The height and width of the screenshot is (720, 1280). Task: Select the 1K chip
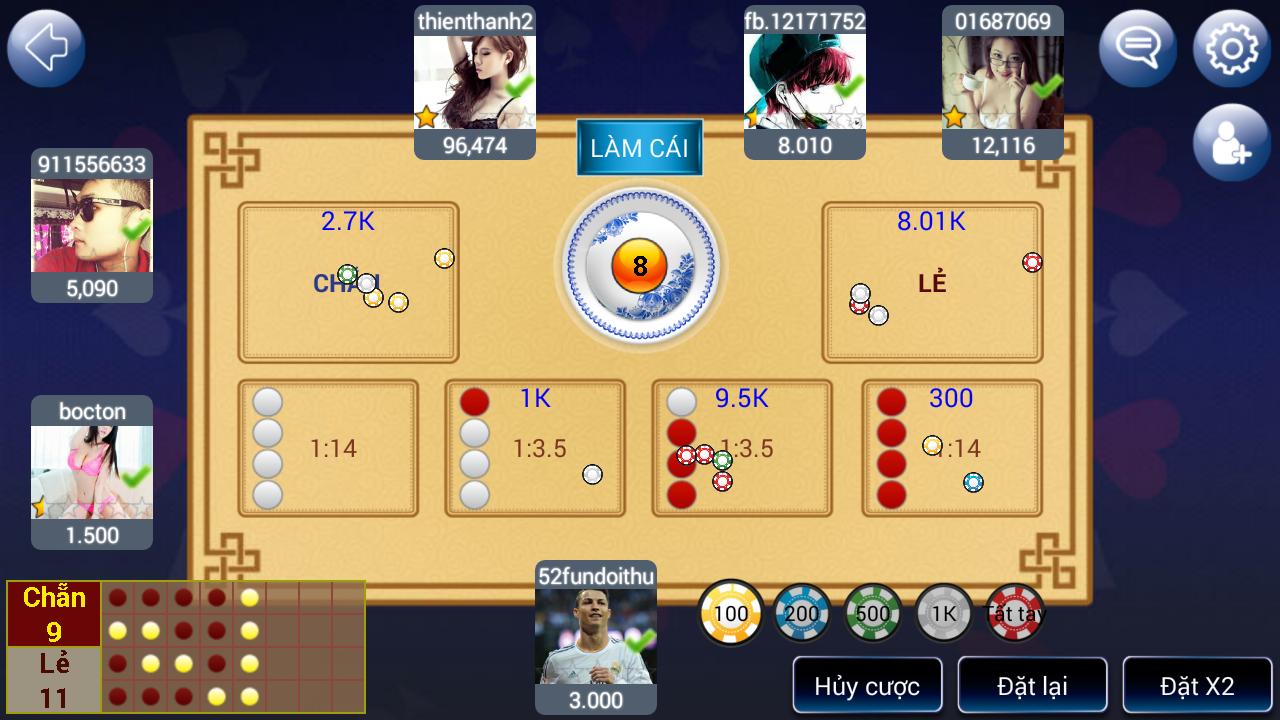click(x=941, y=613)
